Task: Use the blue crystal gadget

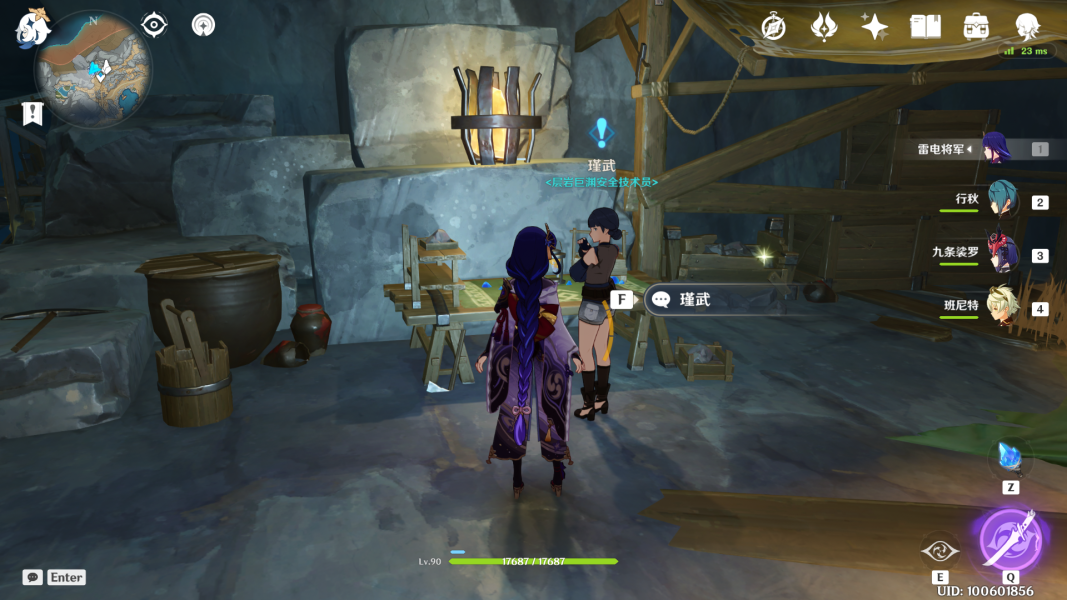Action: coord(1010,458)
